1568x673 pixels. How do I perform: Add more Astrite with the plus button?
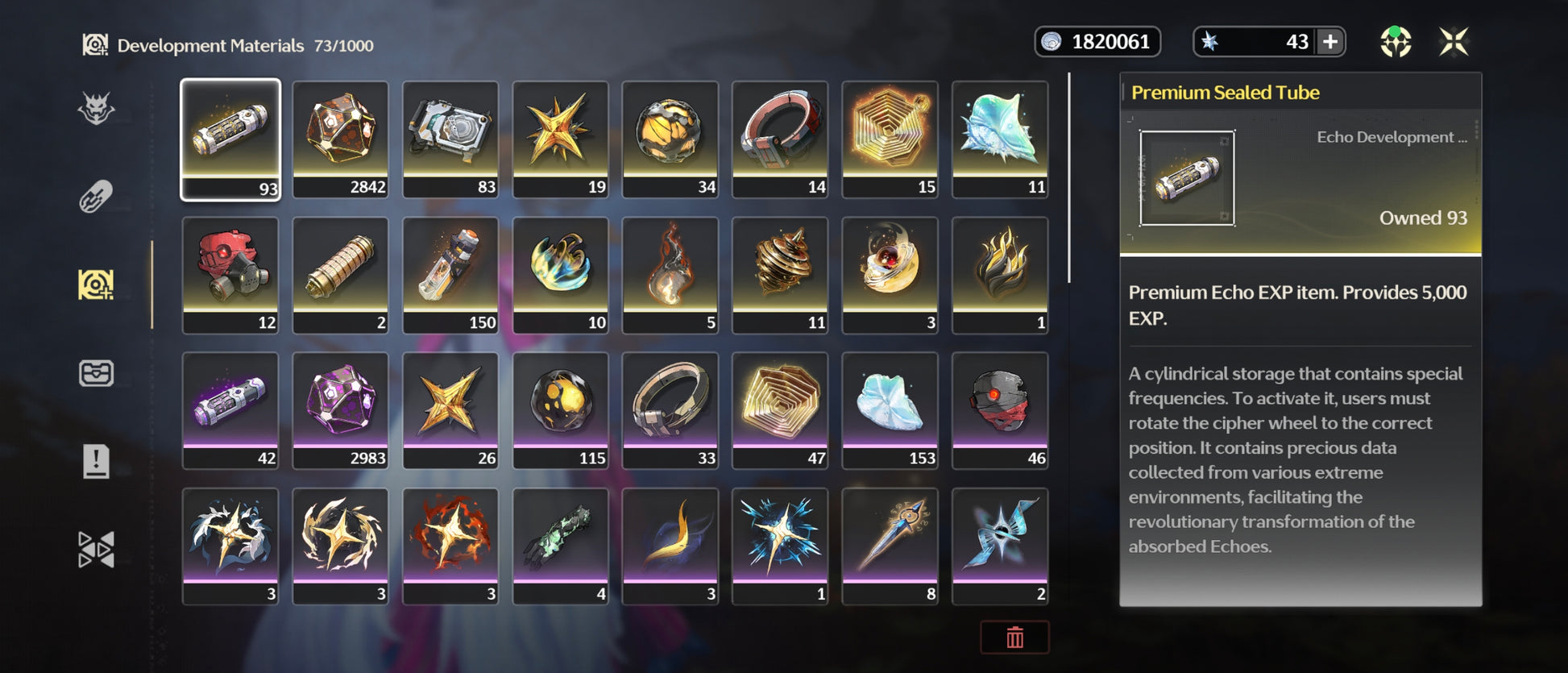click(1330, 42)
